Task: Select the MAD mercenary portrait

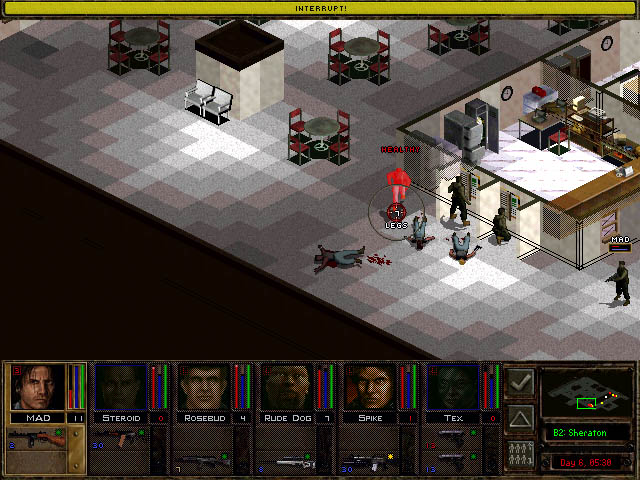Action: pyautogui.click(x=37, y=387)
